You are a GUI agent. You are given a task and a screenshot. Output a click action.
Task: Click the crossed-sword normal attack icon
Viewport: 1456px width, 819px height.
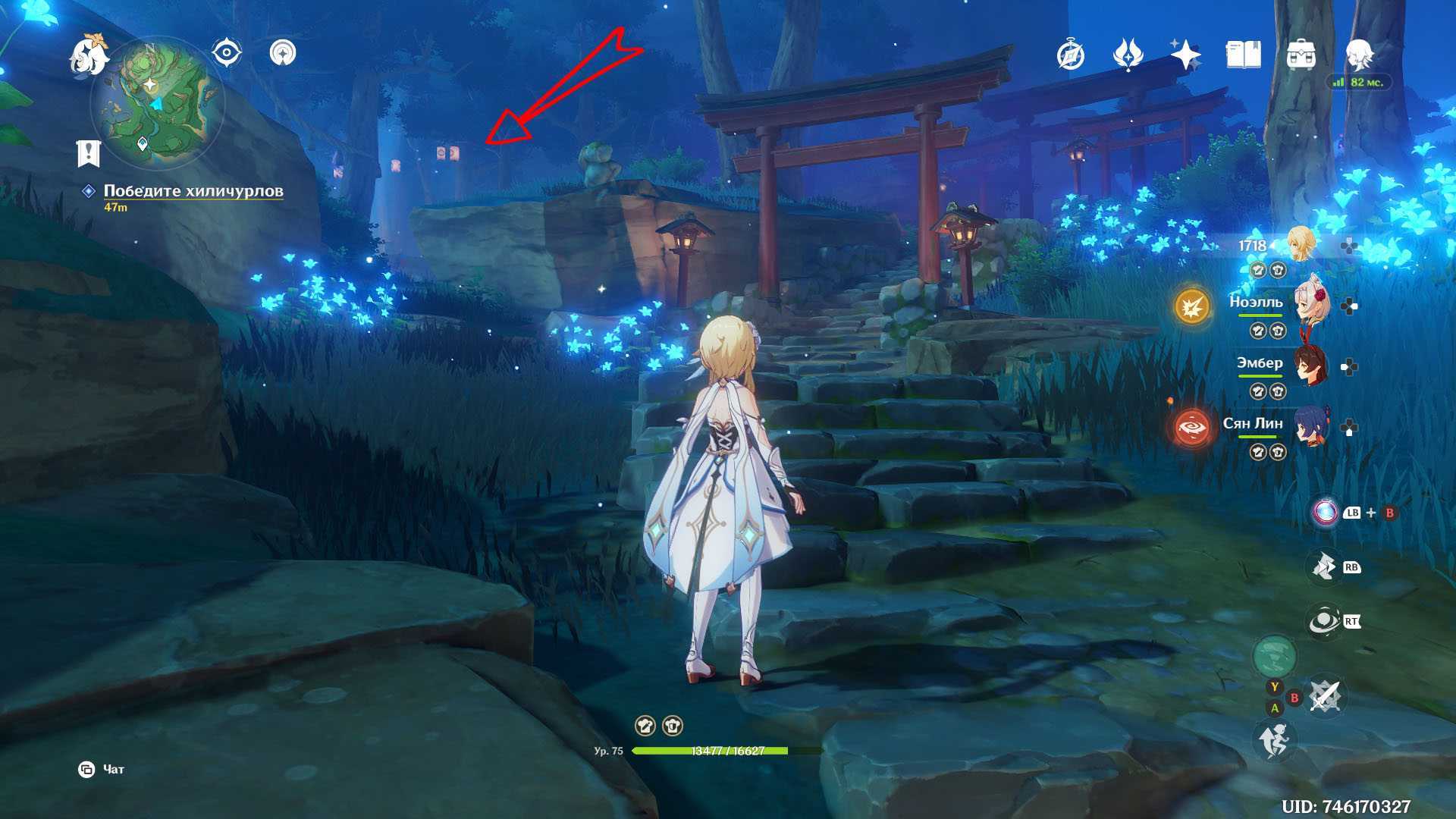1326,695
